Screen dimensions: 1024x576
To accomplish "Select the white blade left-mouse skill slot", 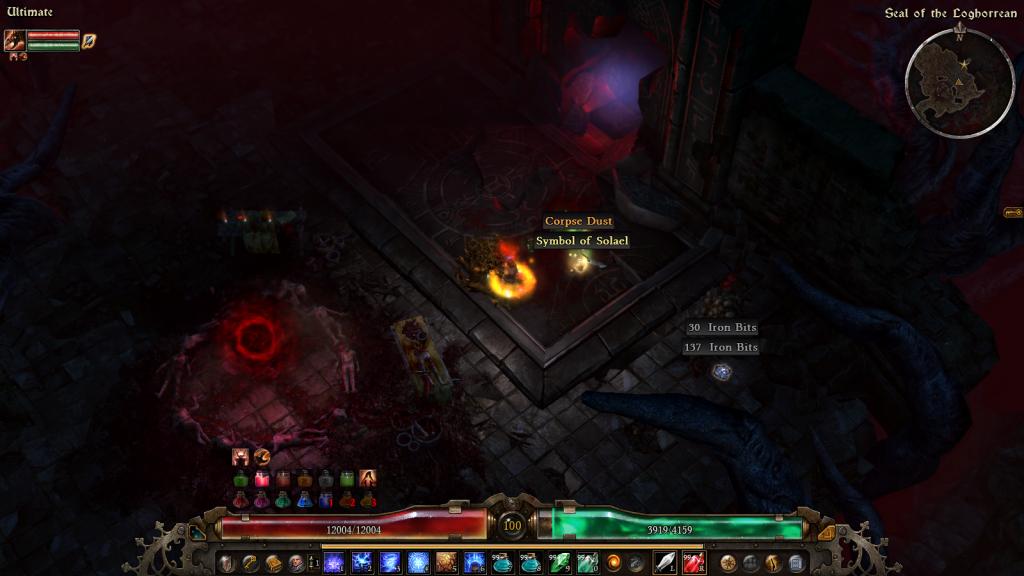I will [665, 563].
